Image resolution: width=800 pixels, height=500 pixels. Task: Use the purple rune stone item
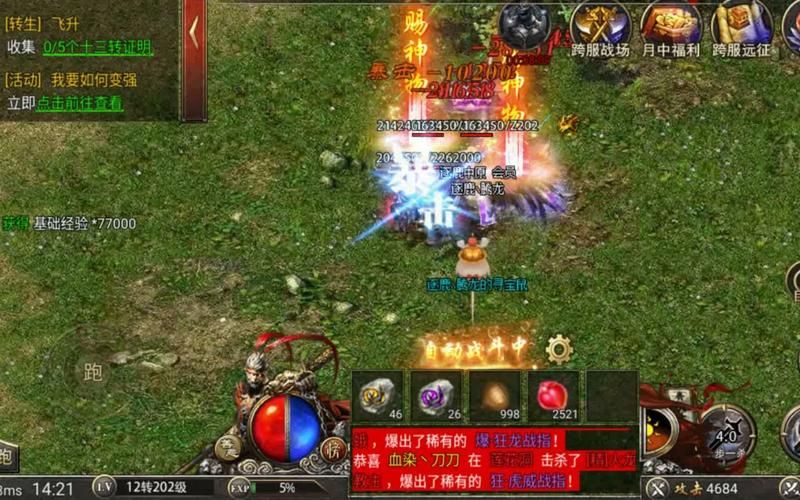point(437,395)
